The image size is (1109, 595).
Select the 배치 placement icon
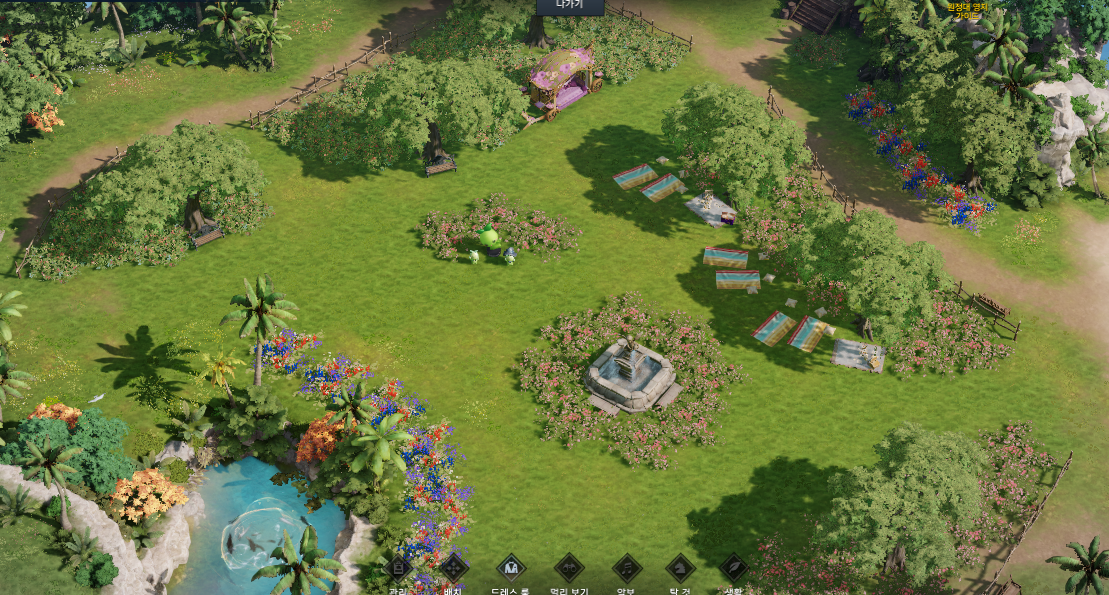[453, 568]
